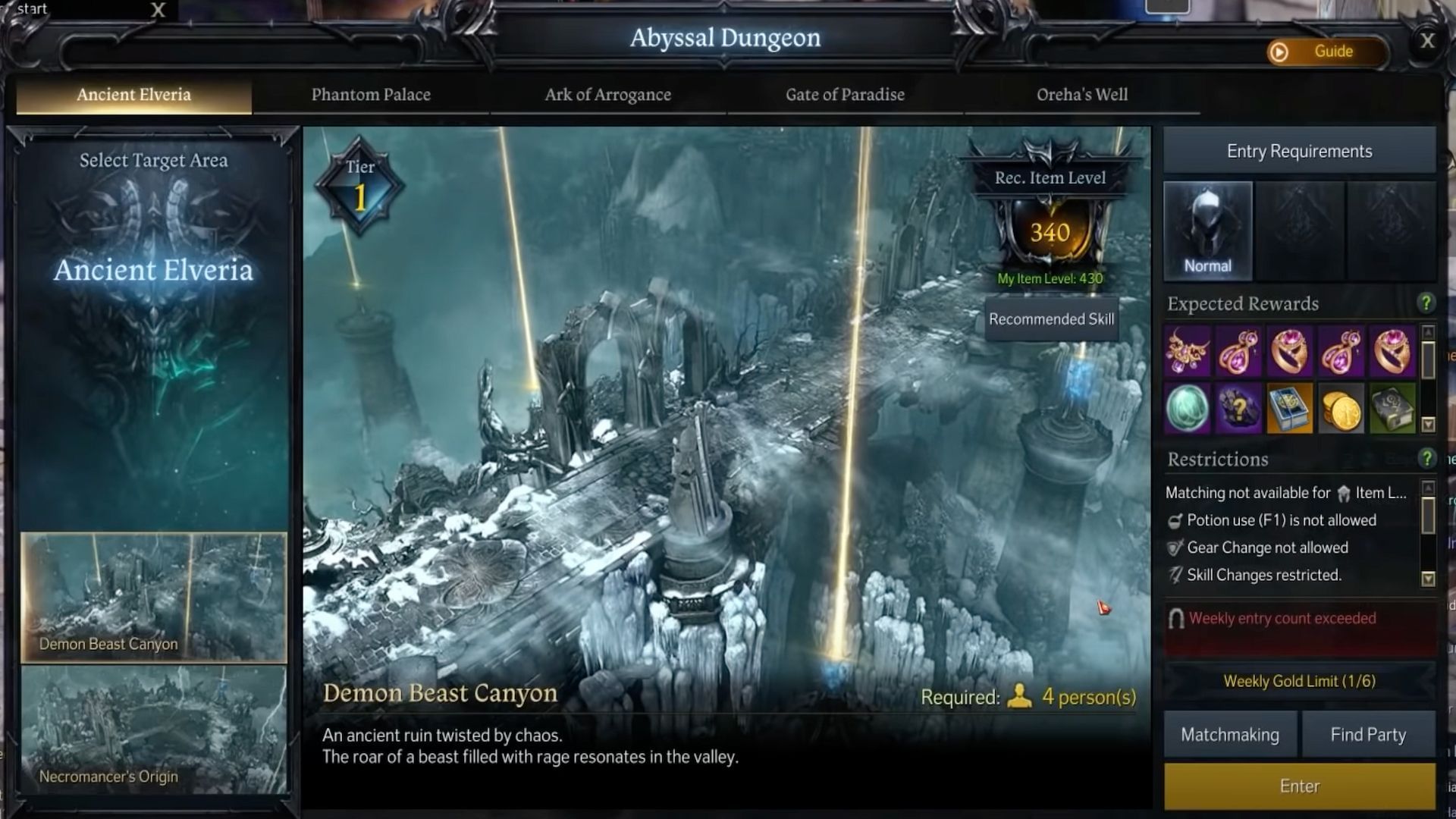The image size is (1456, 819).
Task: Click the teal ability stone reward icon
Action: click(x=1187, y=409)
